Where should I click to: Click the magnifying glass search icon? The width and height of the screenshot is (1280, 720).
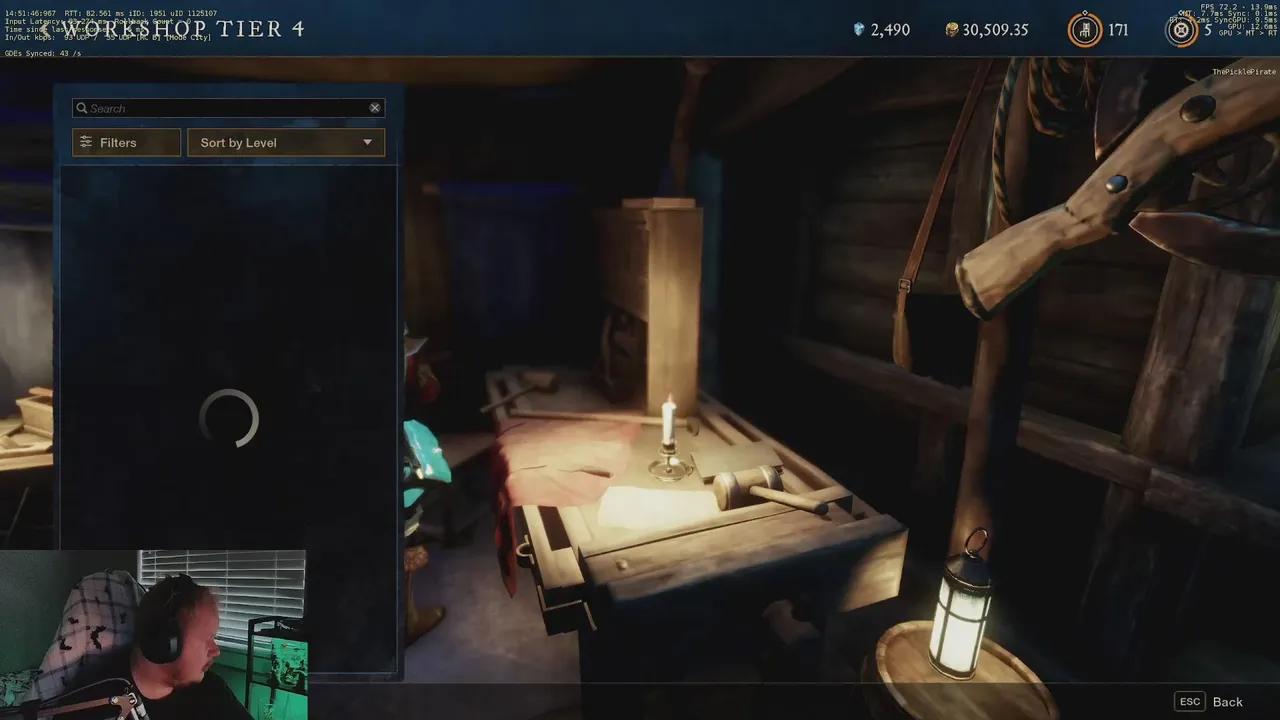82,108
